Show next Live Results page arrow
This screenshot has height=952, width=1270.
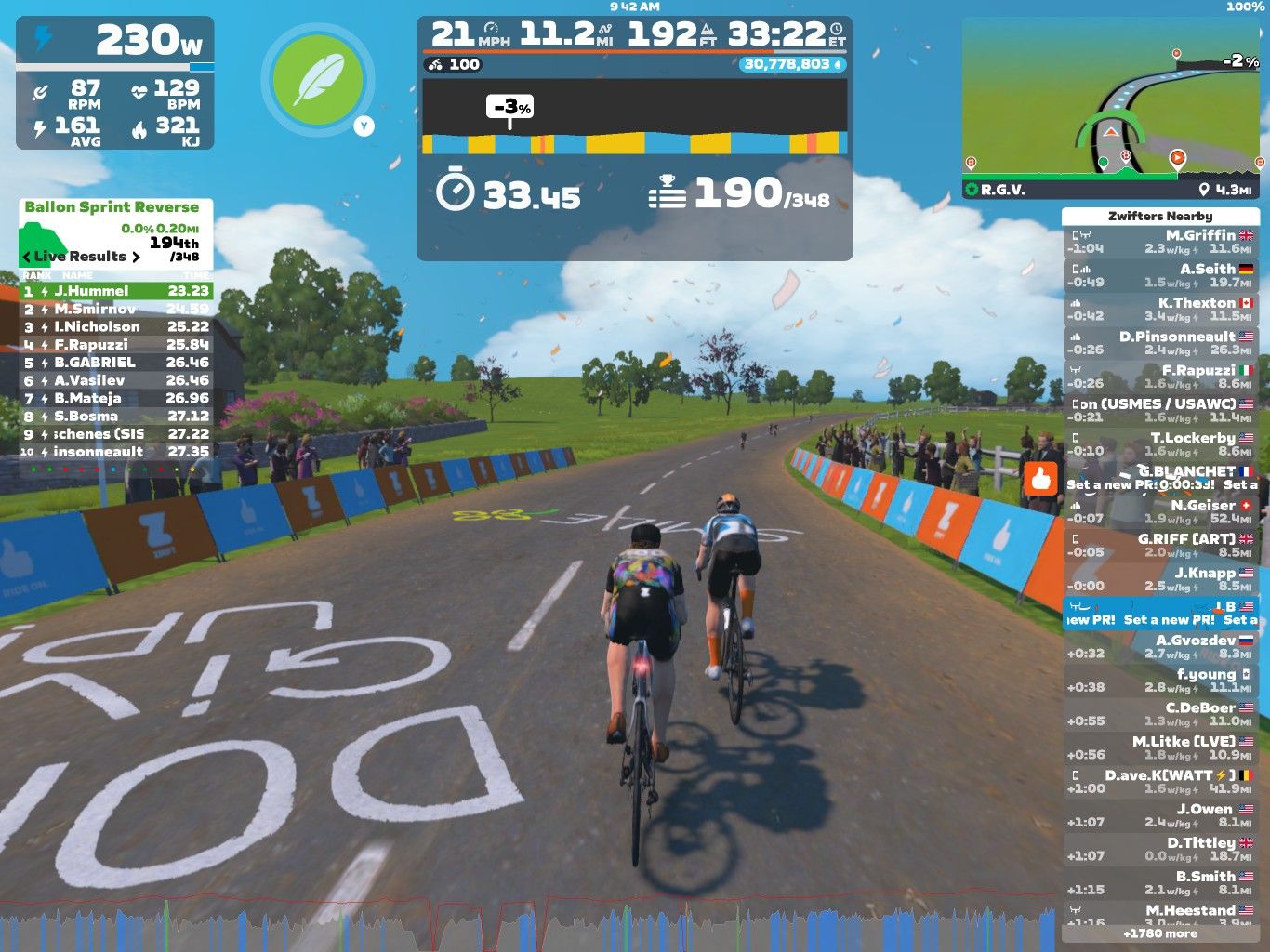pos(137,257)
